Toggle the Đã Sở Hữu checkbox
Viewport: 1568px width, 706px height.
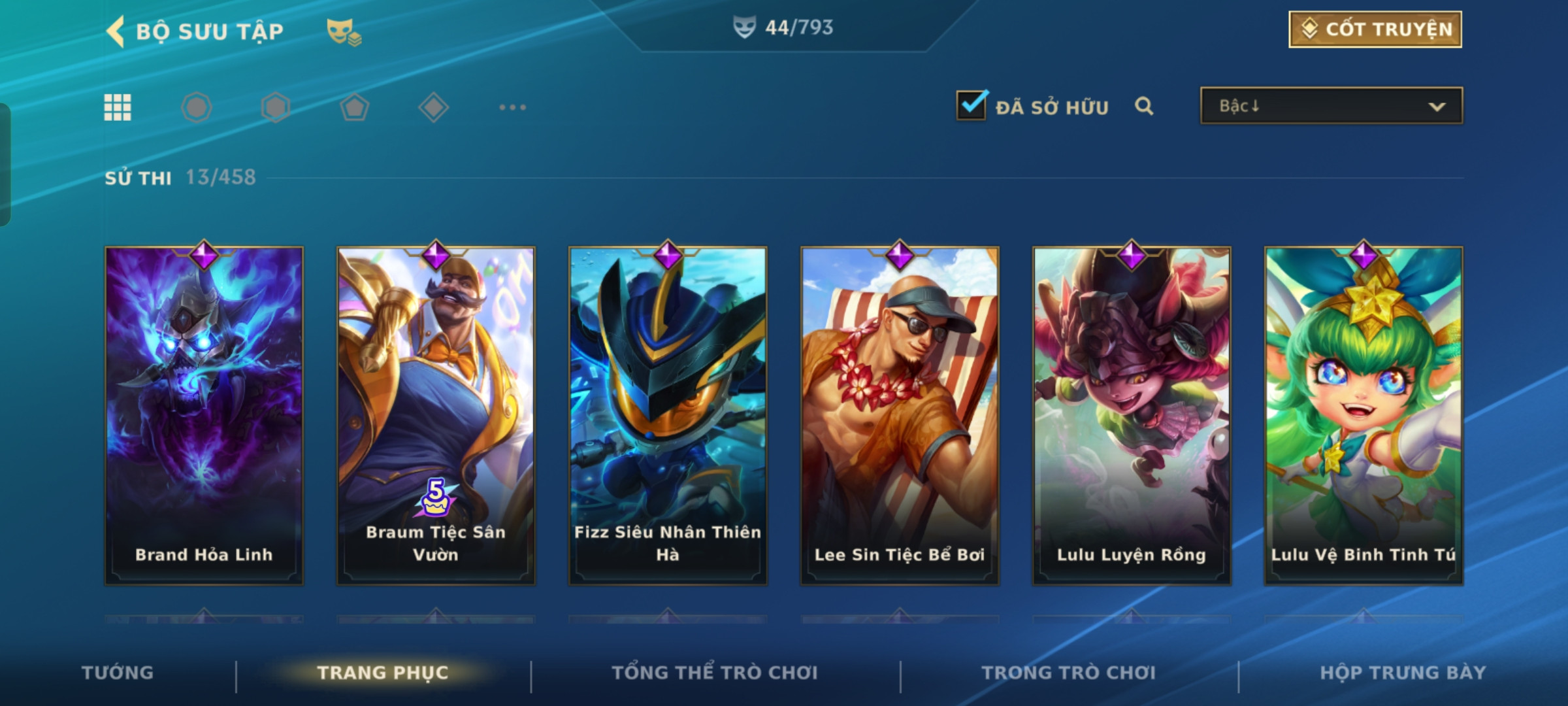pos(971,106)
